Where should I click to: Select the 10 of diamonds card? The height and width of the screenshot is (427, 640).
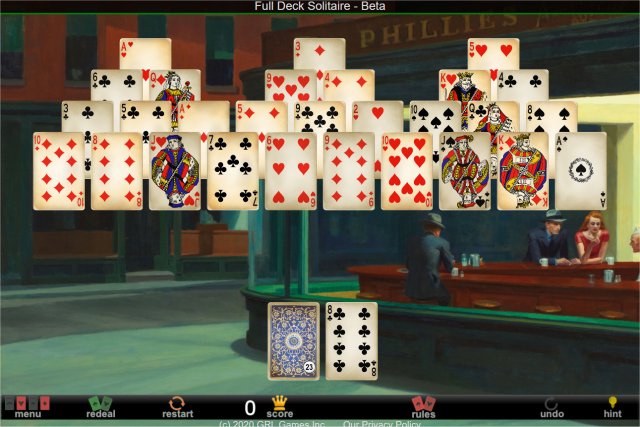[58, 171]
